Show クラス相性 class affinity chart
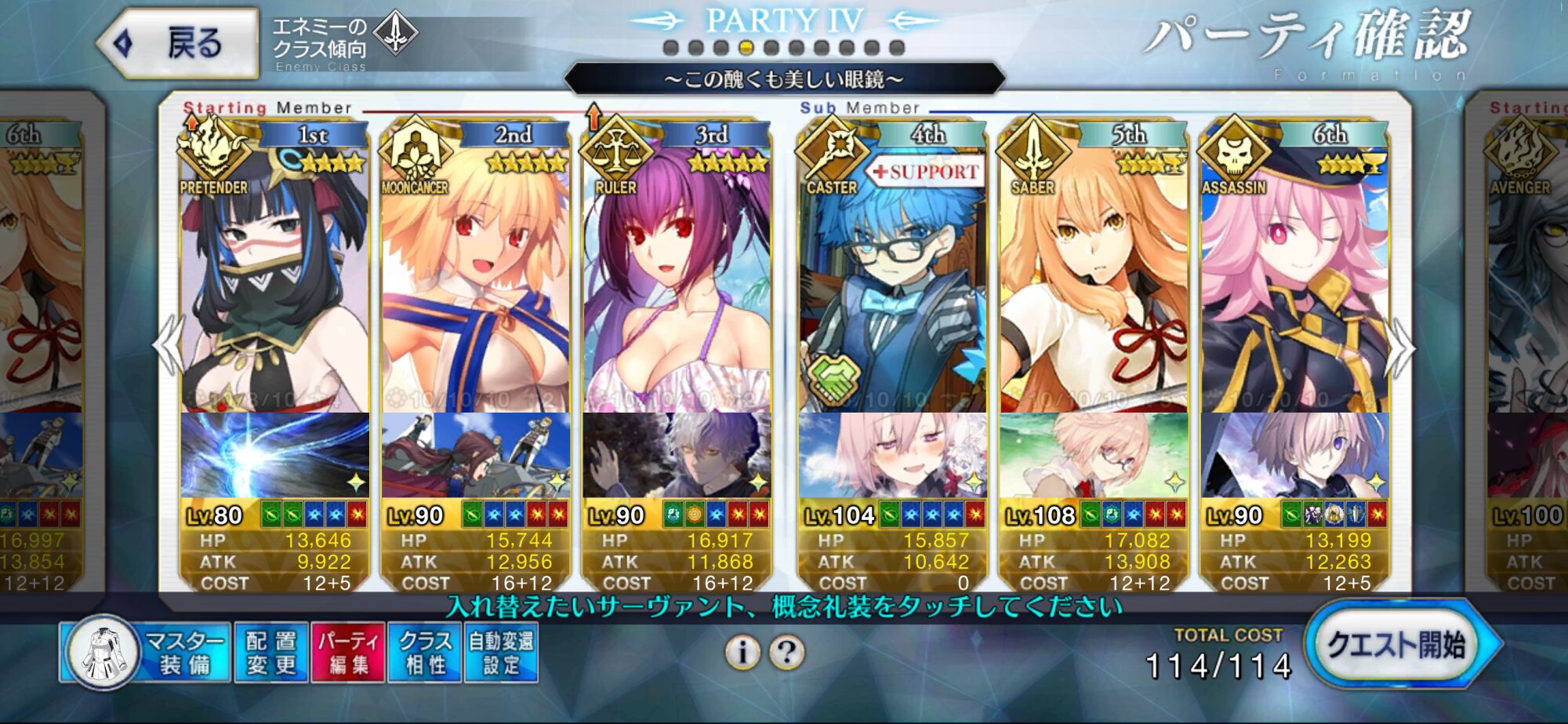Viewport: 1568px width, 724px height. click(424, 653)
